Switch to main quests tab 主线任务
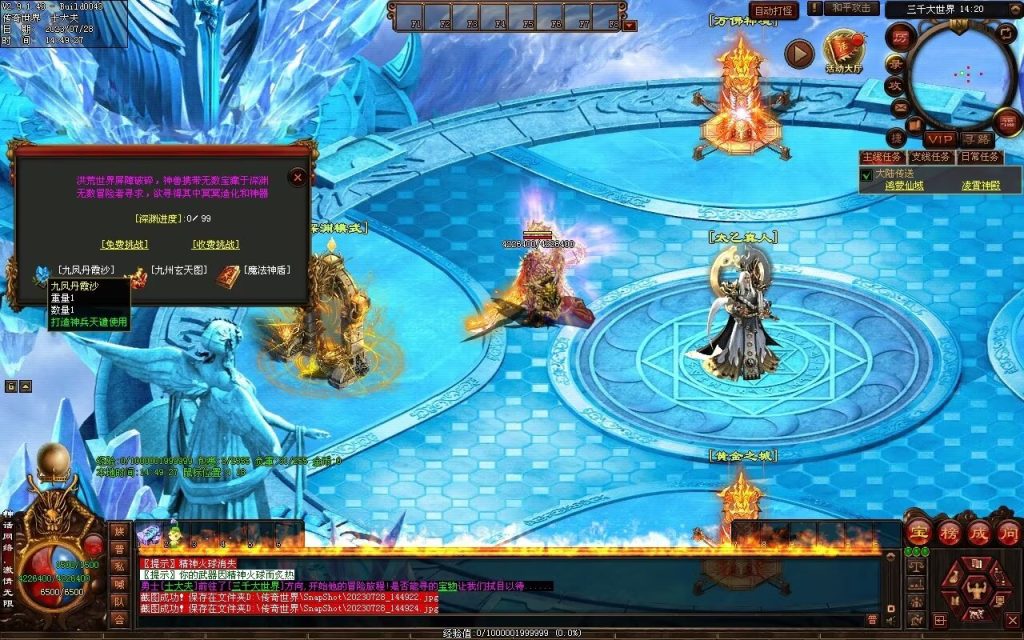This screenshot has width=1024, height=640. click(882, 157)
